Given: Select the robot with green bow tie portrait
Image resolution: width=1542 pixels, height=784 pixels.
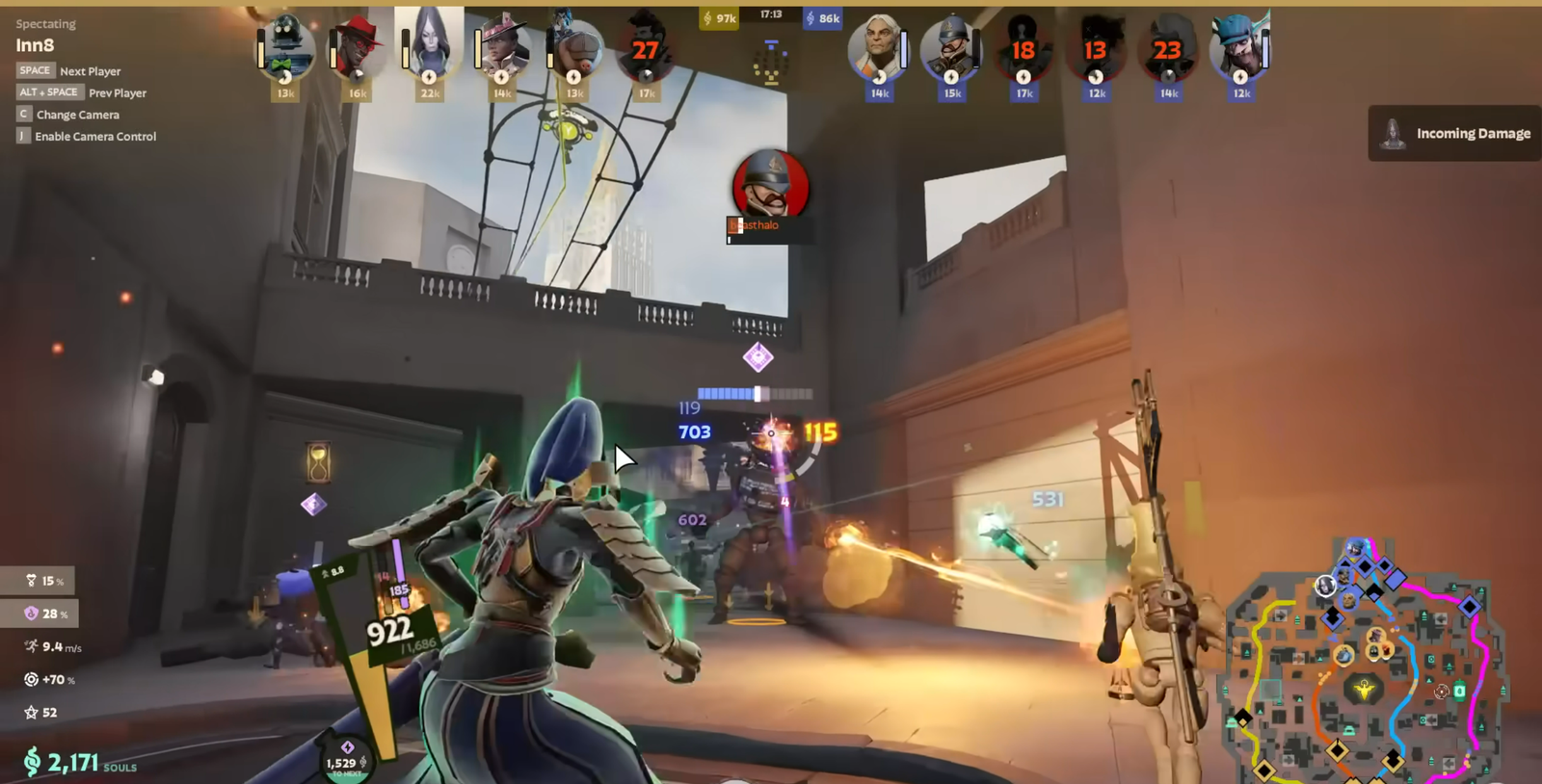Looking at the screenshot, I should (285, 48).
